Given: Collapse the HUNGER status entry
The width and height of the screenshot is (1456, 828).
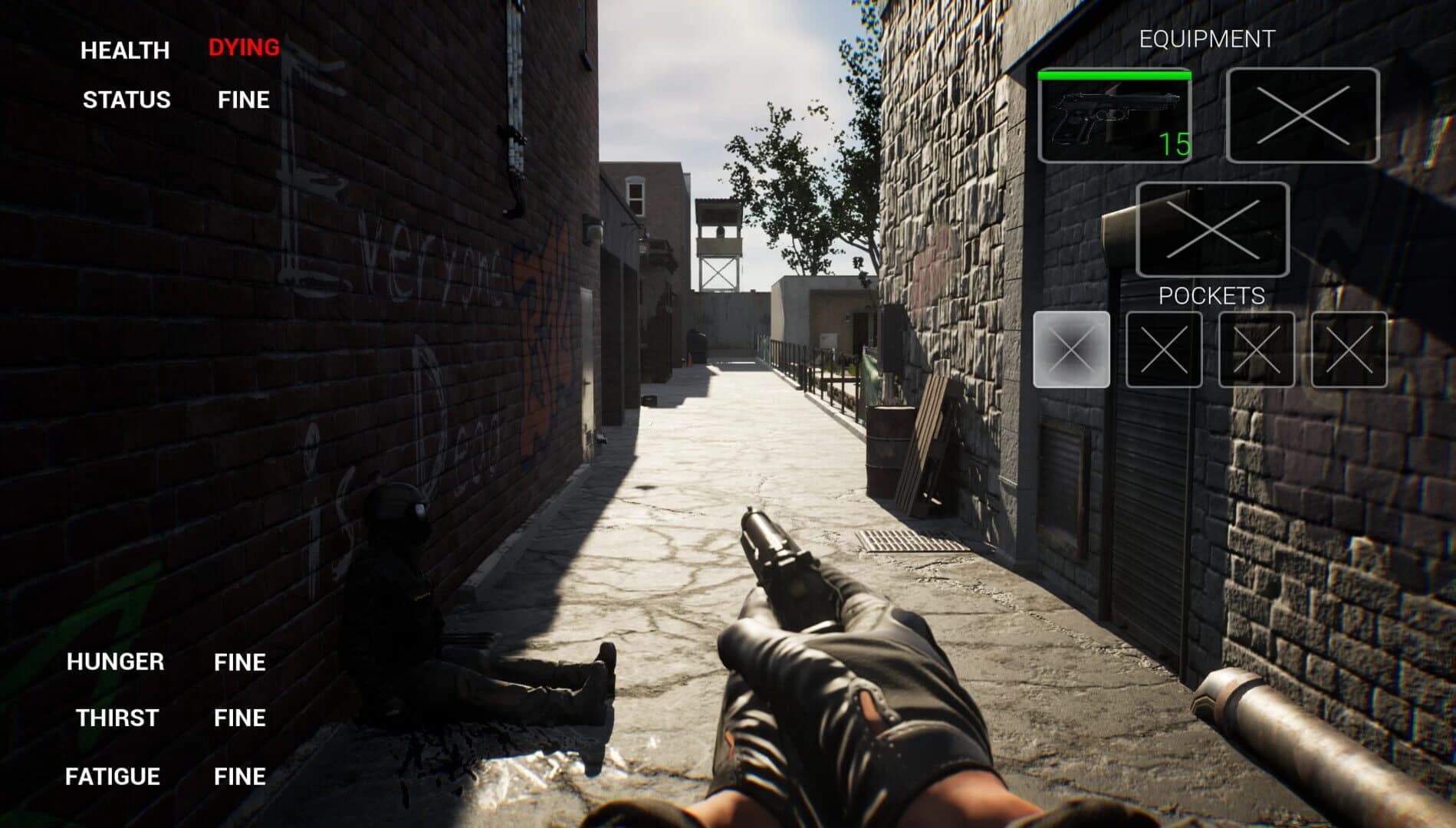Looking at the screenshot, I should (115, 661).
